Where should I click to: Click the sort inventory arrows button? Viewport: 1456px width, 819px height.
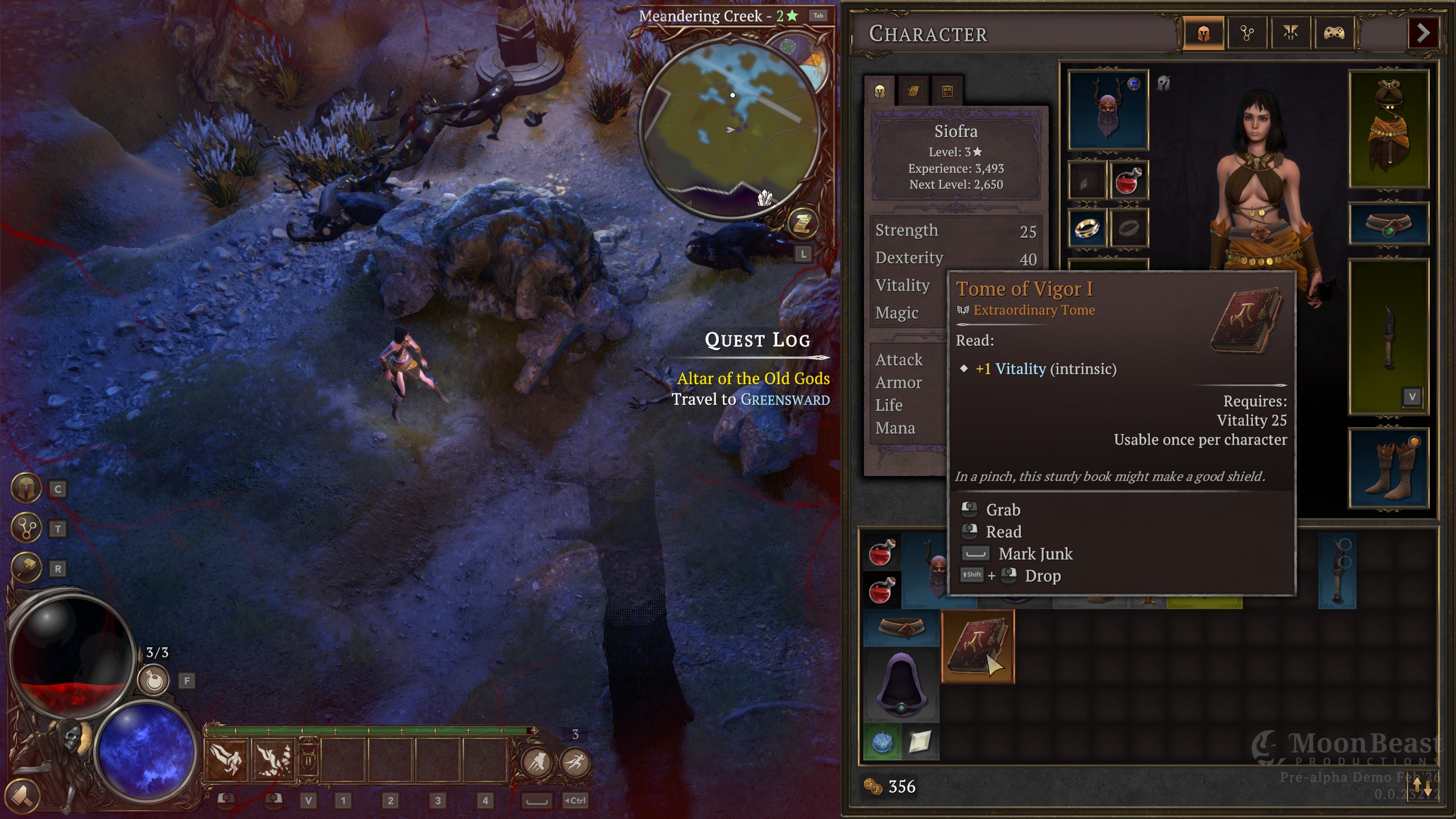pyautogui.click(x=1422, y=787)
